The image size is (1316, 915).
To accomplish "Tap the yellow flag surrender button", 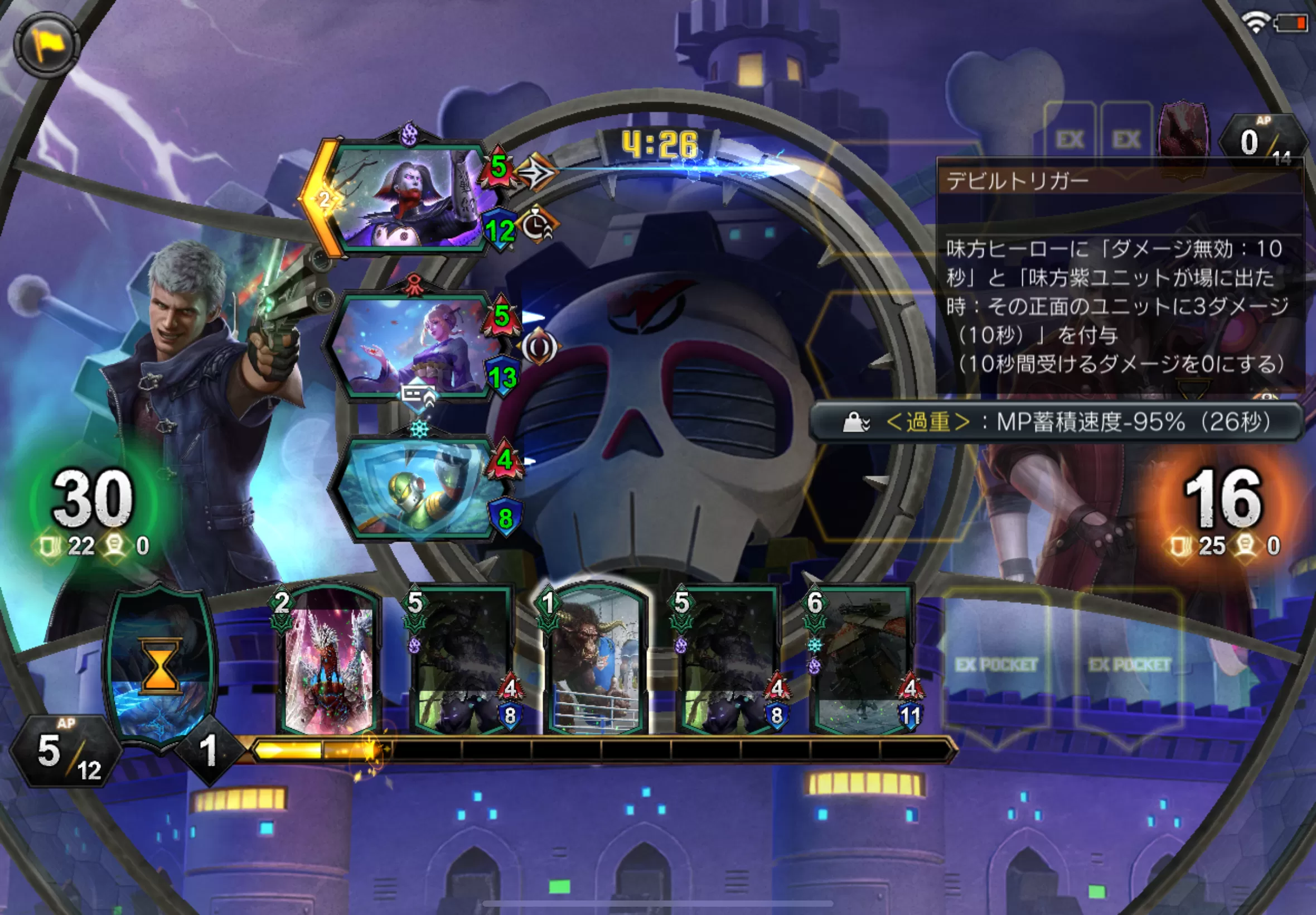I will pyautogui.click(x=47, y=45).
